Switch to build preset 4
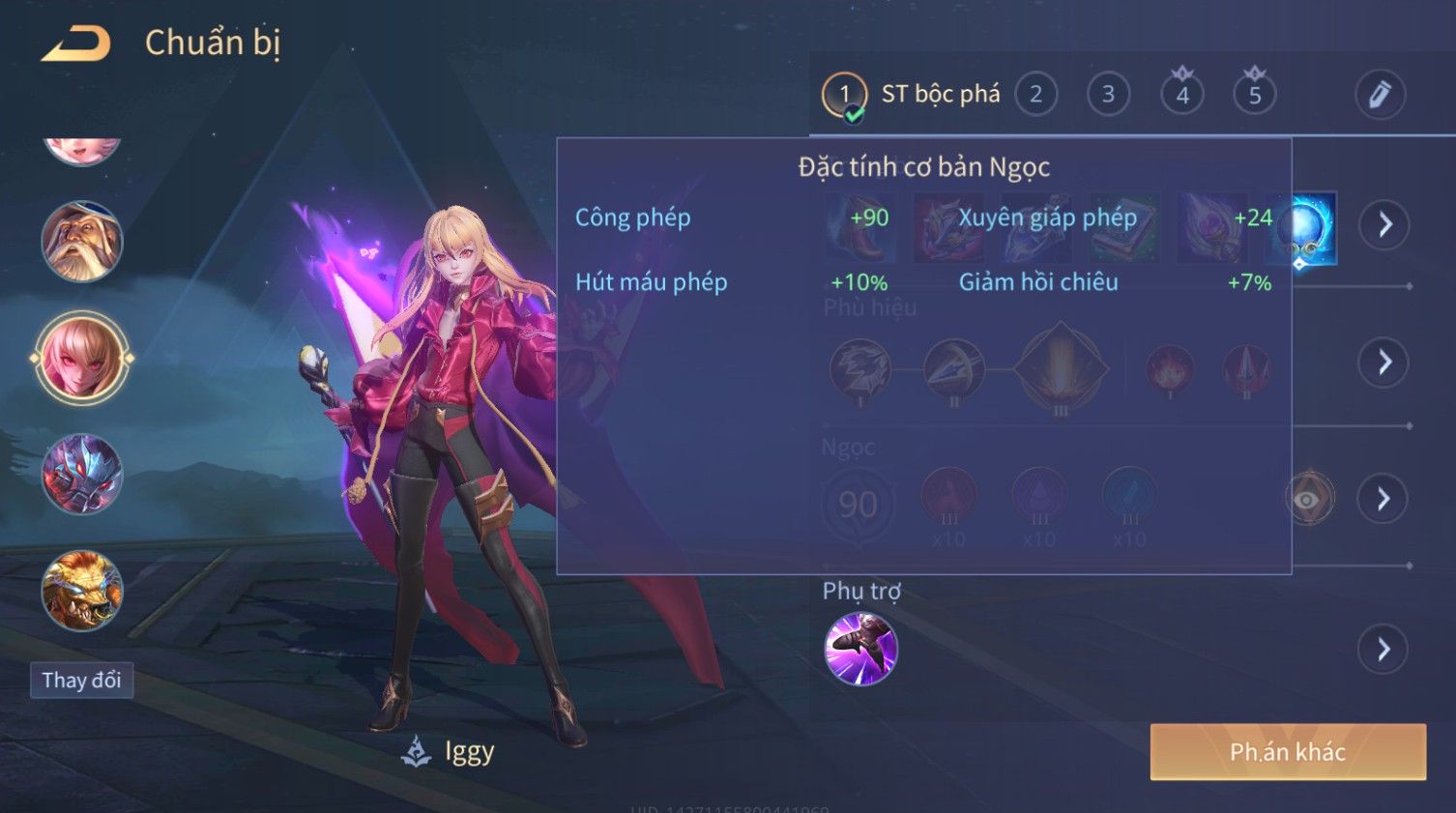This screenshot has height=813, width=1456. click(x=1181, y=95)
